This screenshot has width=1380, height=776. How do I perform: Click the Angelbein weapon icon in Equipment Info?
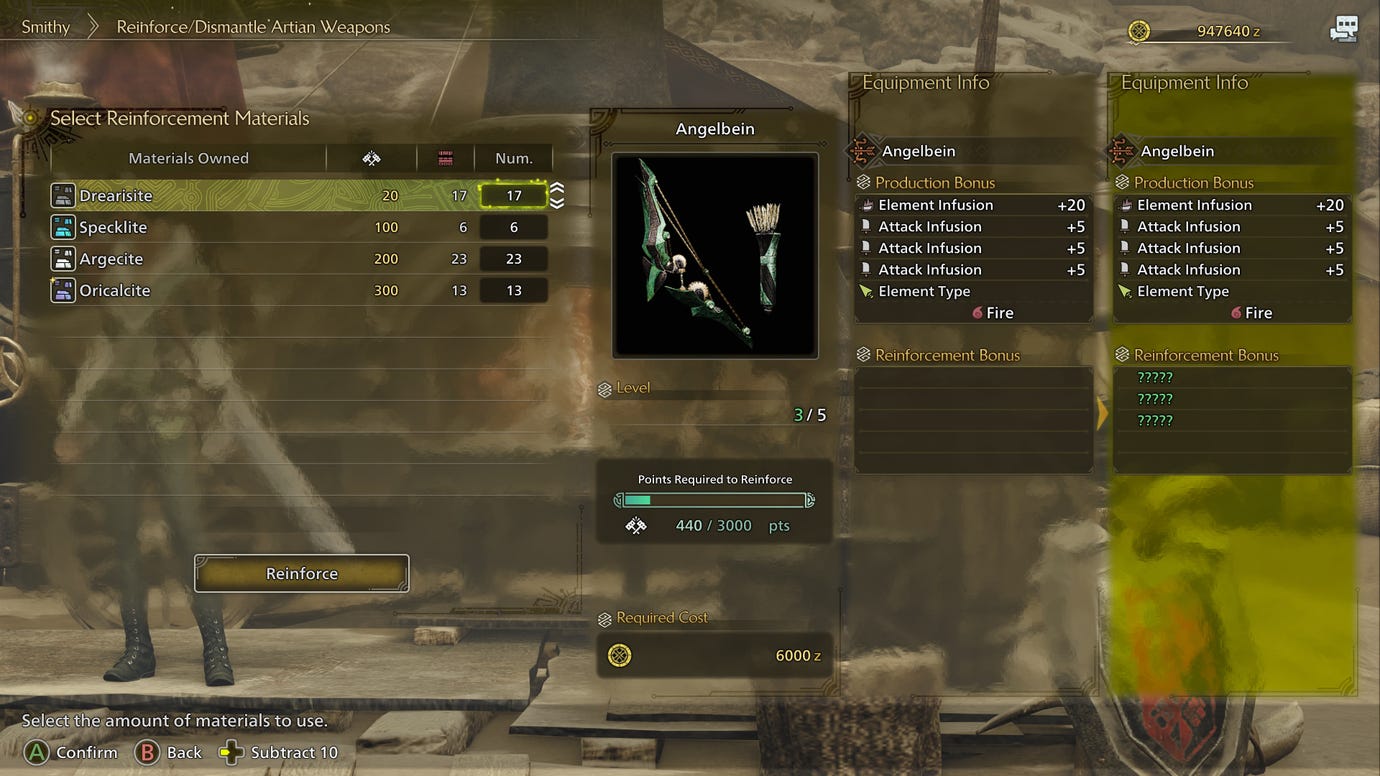864,150
